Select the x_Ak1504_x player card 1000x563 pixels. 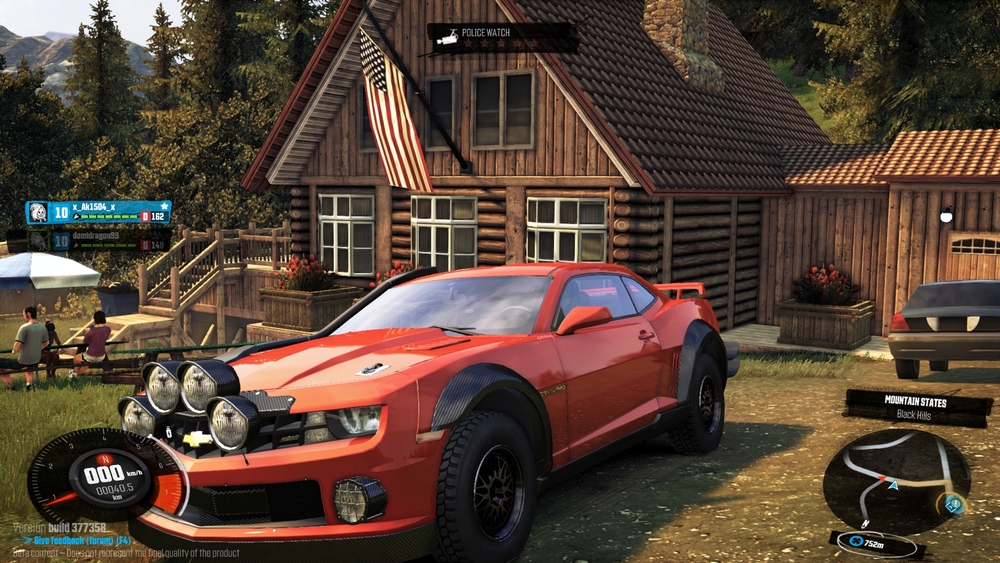point(98,213)
